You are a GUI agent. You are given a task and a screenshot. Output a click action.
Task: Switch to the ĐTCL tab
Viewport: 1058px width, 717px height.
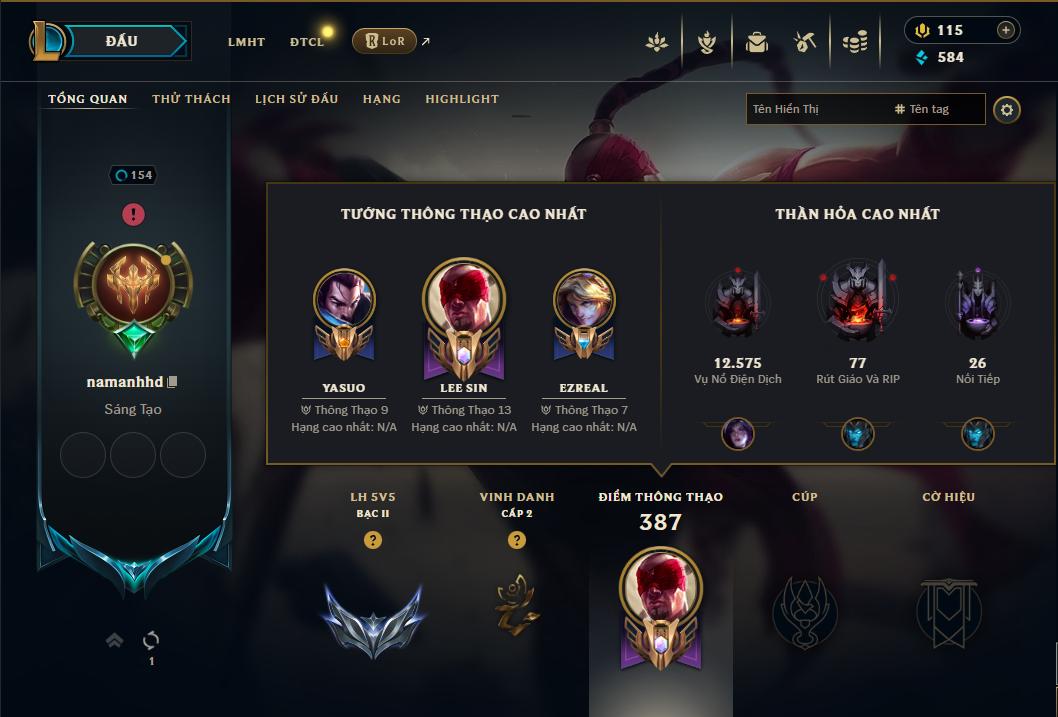(307, 42)
